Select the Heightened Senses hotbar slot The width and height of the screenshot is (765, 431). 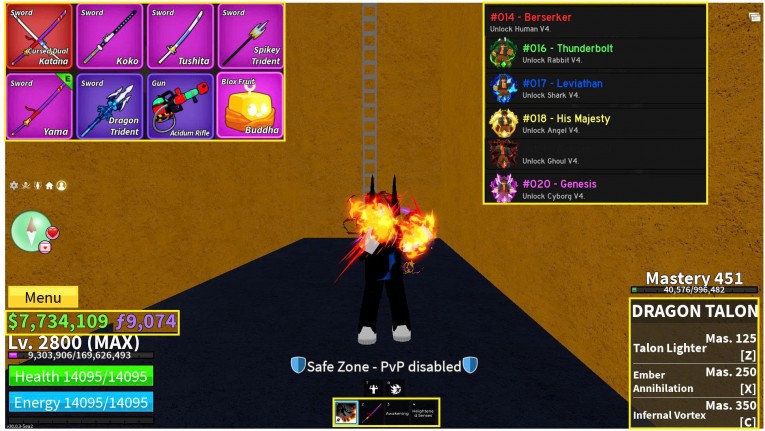421,412
